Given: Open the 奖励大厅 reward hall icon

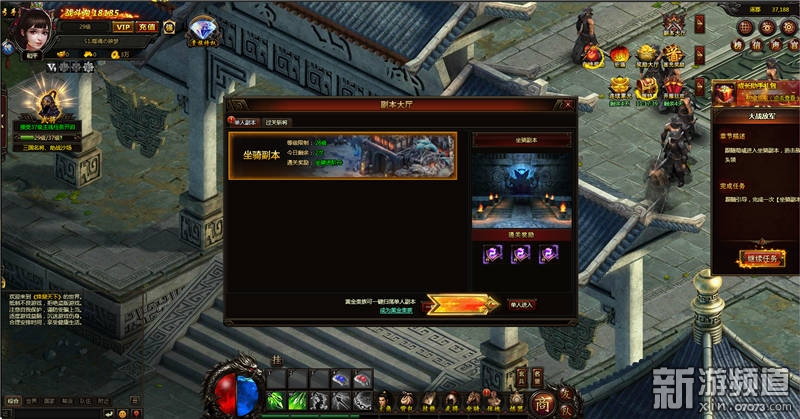Looking at the screenshot, I should point(646,55).
